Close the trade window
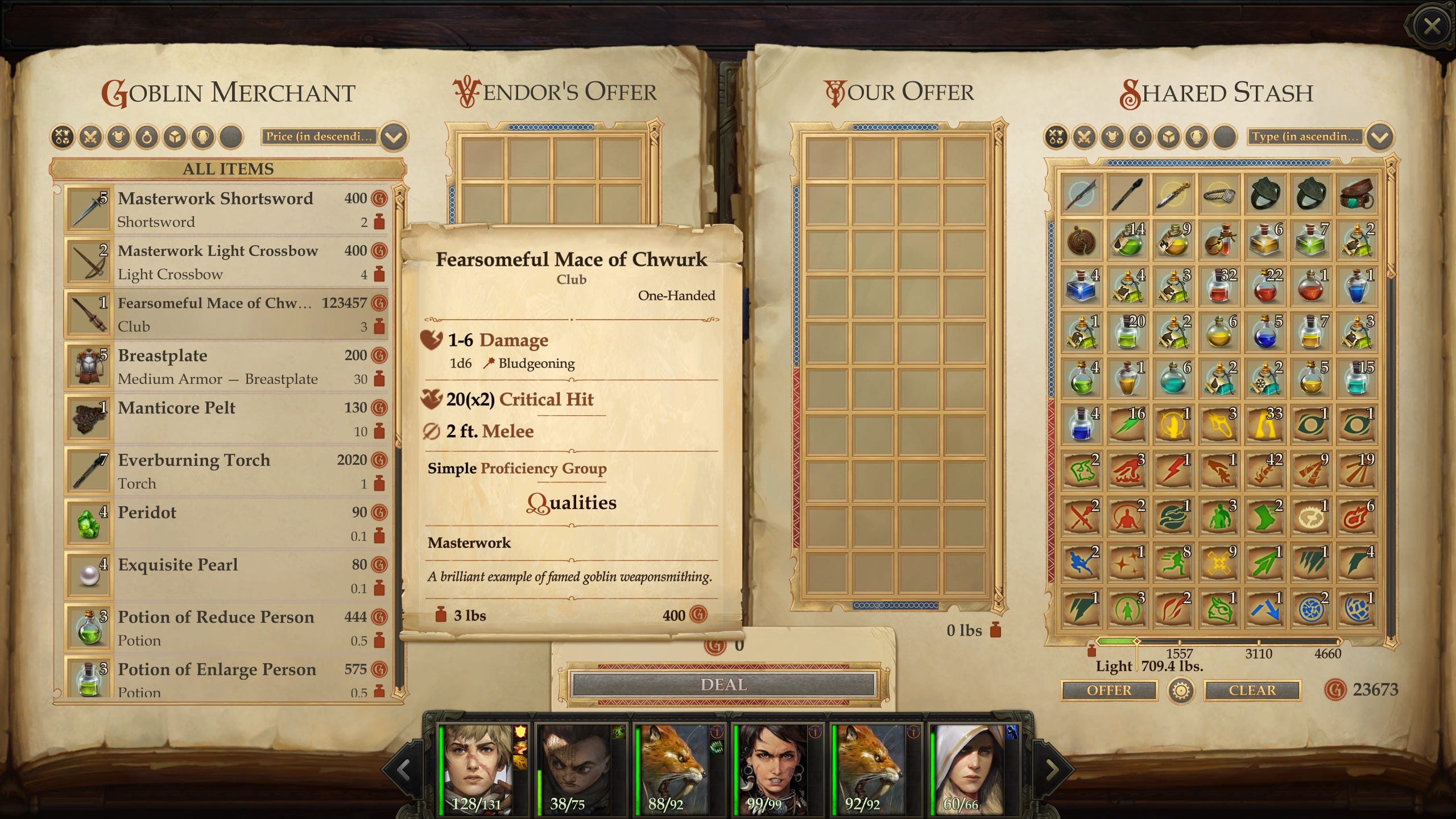 (1431, 26)
